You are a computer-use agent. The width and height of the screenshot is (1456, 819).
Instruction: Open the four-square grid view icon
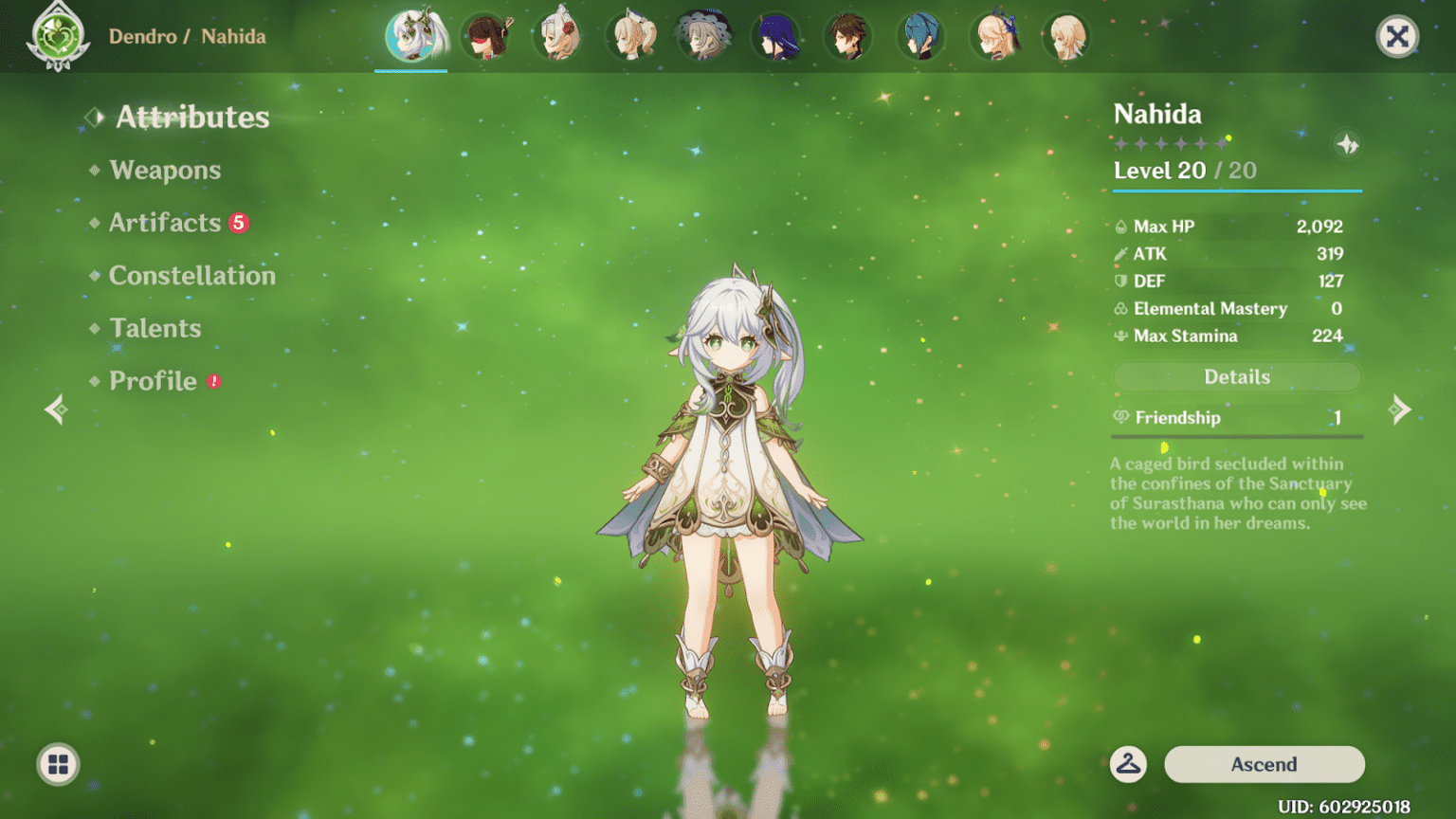(58, 764)
